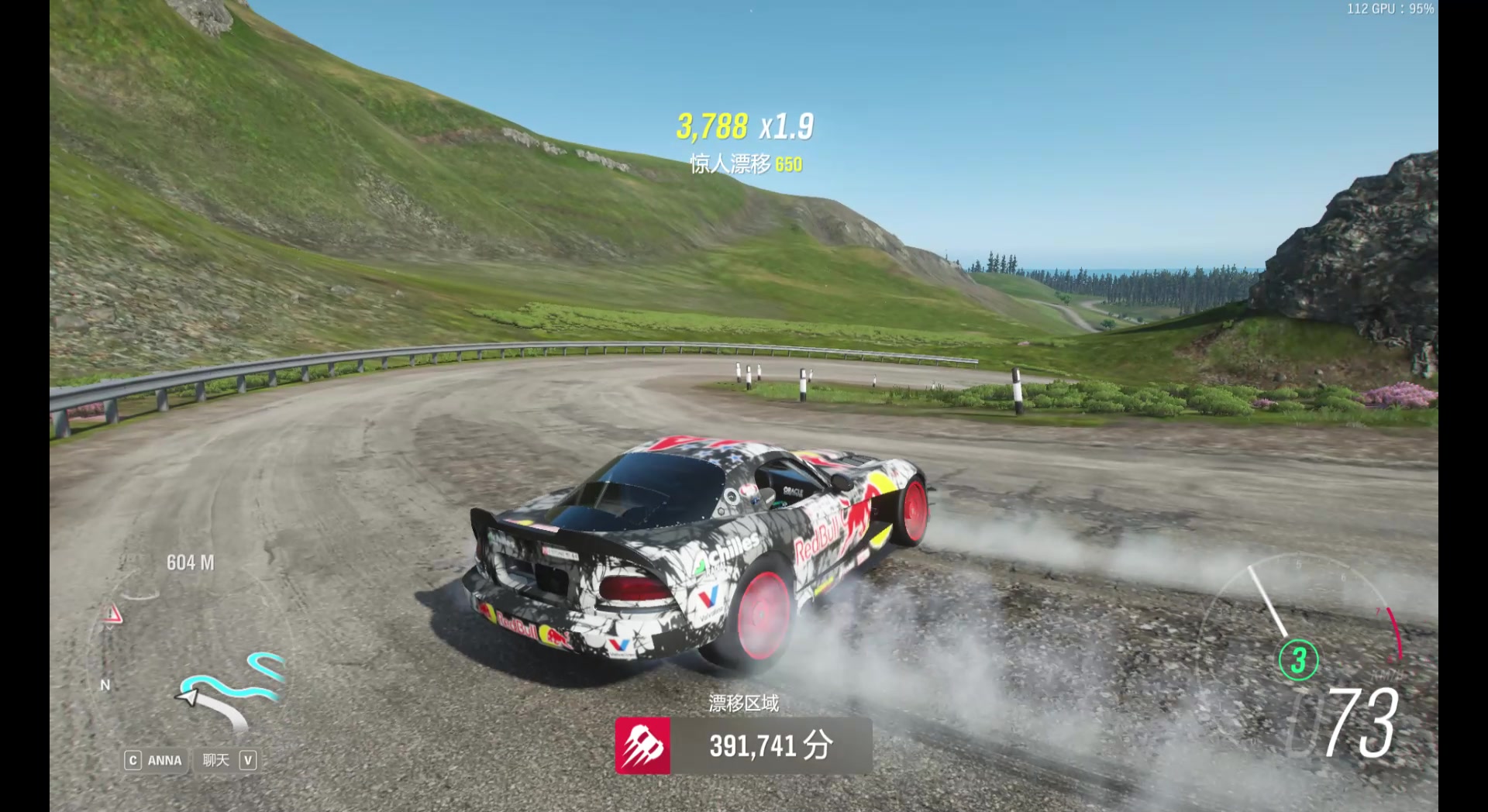
Task: Select the warning triangle marker on the minimap
Action: (113, 615)
